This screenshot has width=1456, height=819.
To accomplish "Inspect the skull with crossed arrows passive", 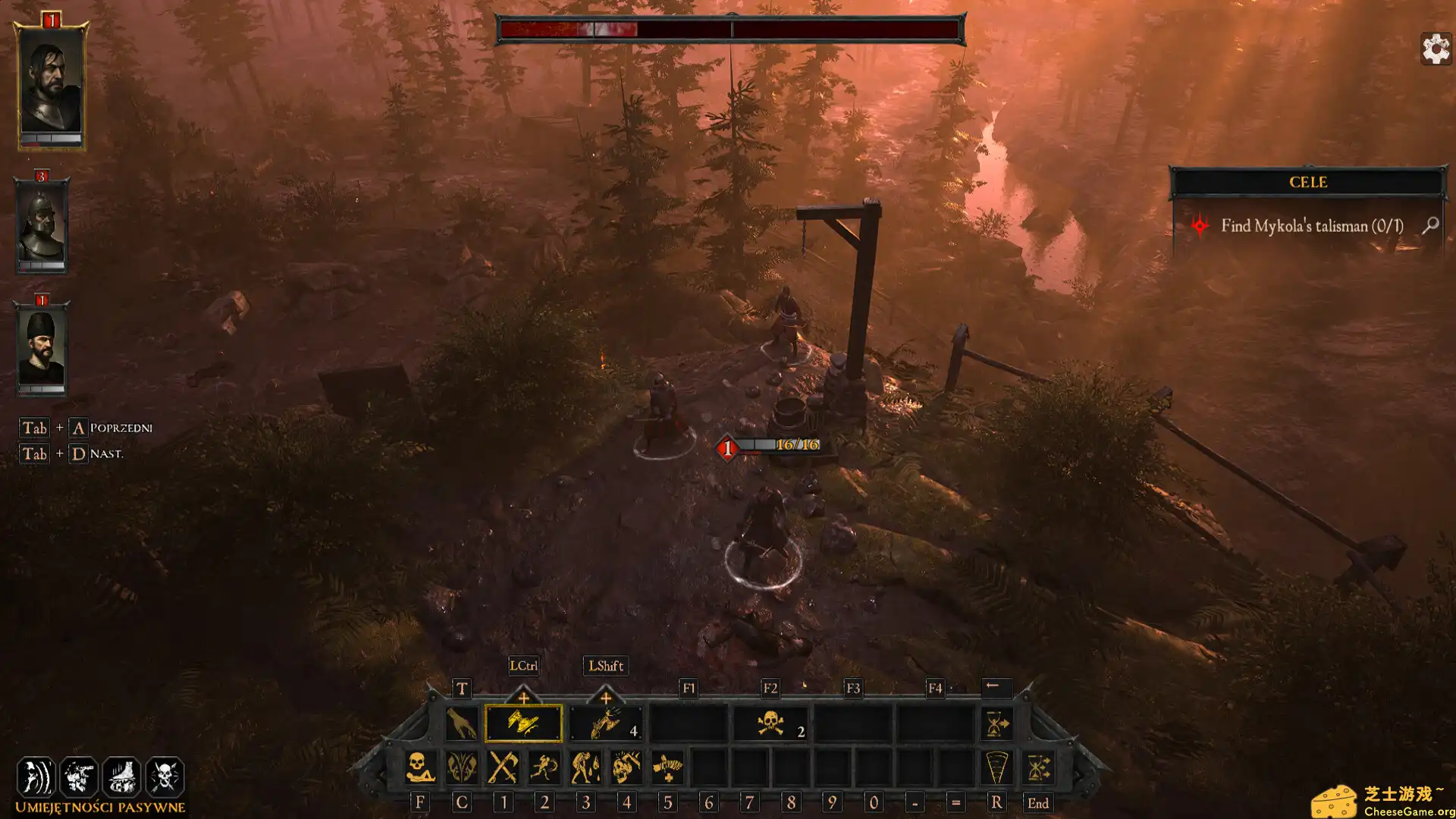I will [165, 777].
